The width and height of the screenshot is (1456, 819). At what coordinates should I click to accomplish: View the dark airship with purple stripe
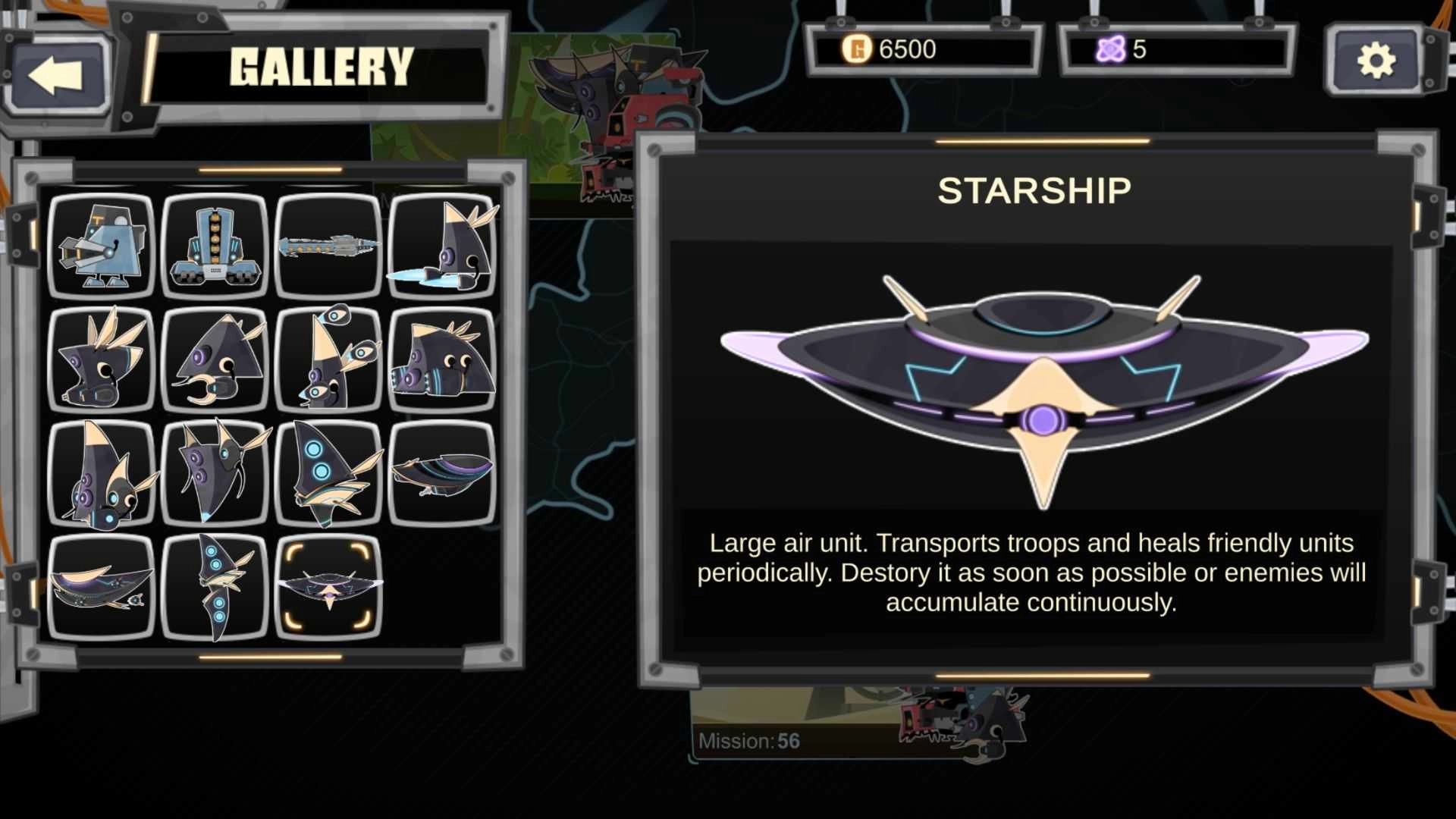tap(442, 473)
